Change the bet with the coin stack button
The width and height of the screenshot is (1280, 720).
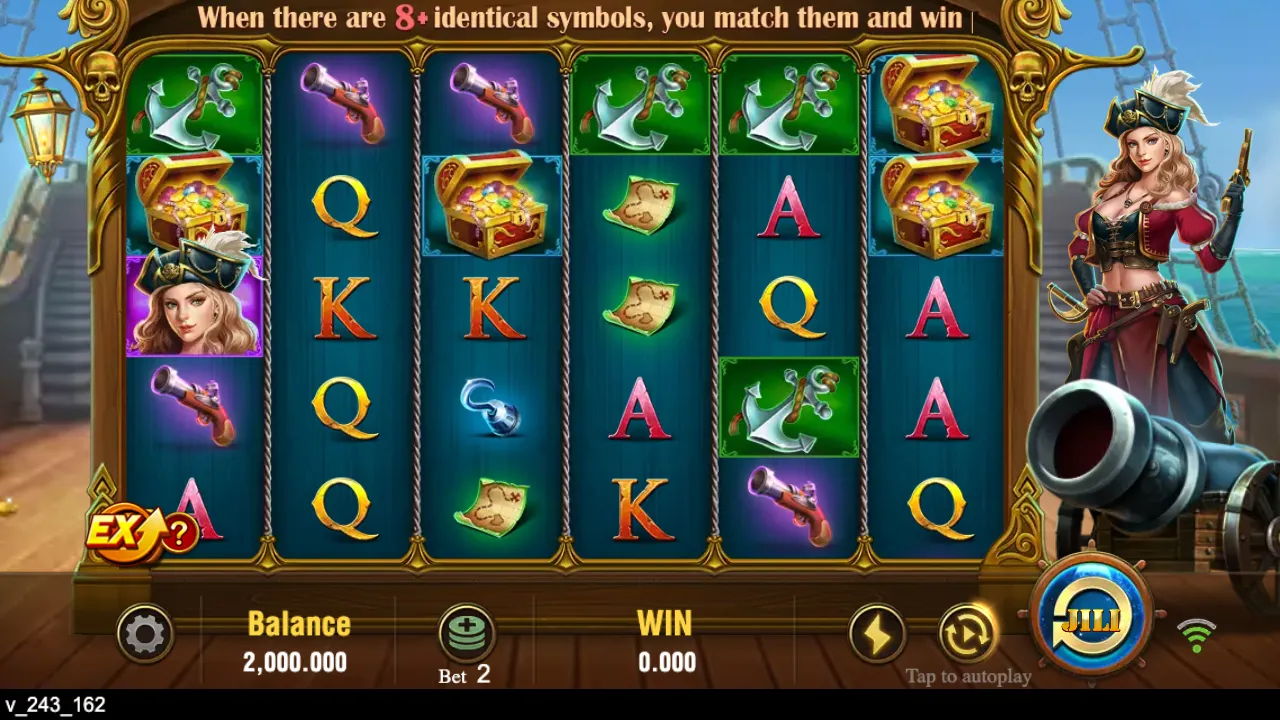click(467, 633)
